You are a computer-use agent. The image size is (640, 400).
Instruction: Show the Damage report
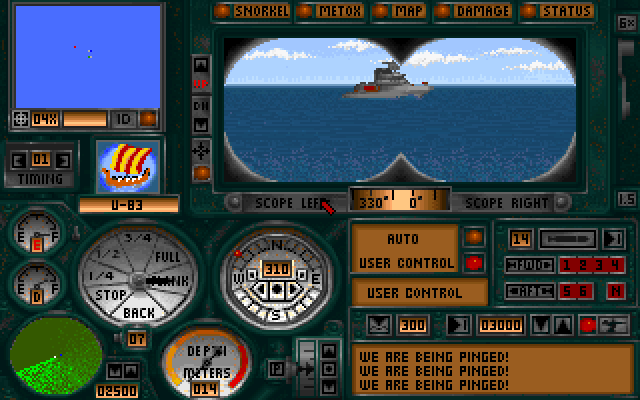476,11
